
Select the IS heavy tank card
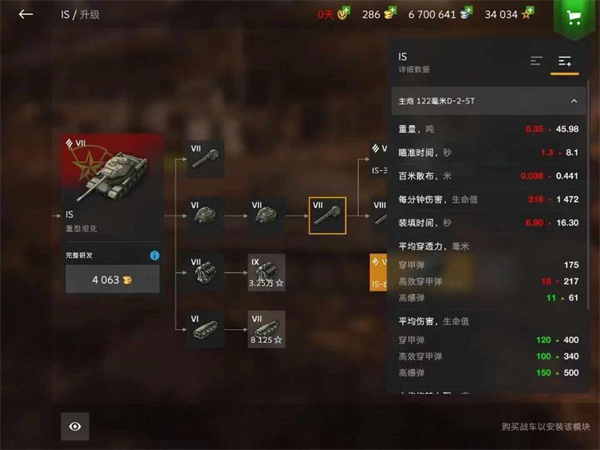[x=113, y=185]
